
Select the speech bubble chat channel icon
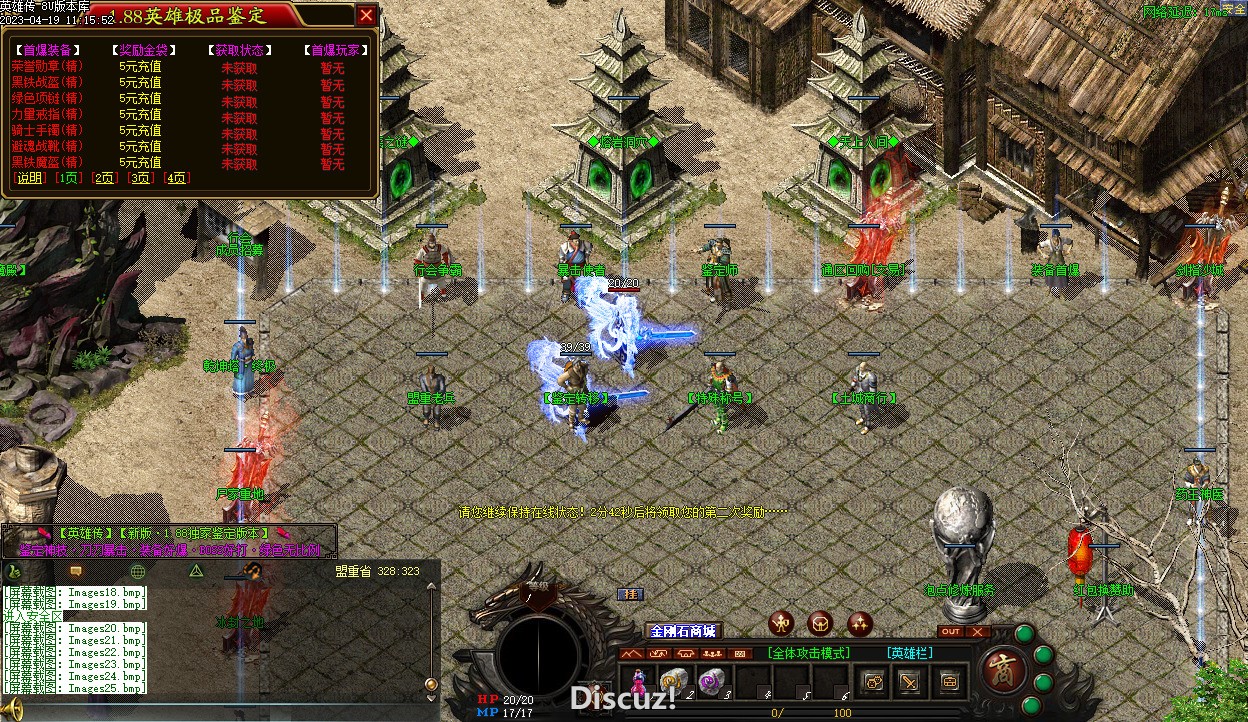pos(76,571)
